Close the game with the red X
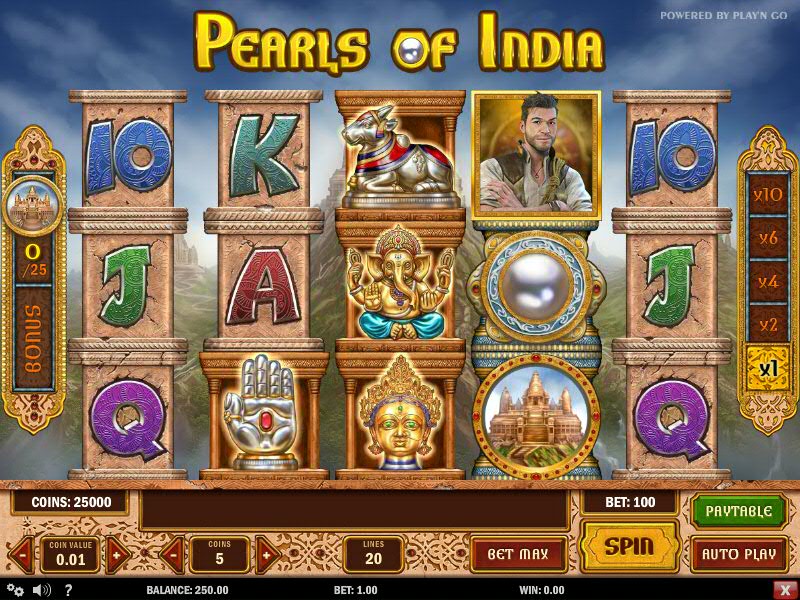Image resolution: width=800 pixels, height=600 pixels. (784, 590)
